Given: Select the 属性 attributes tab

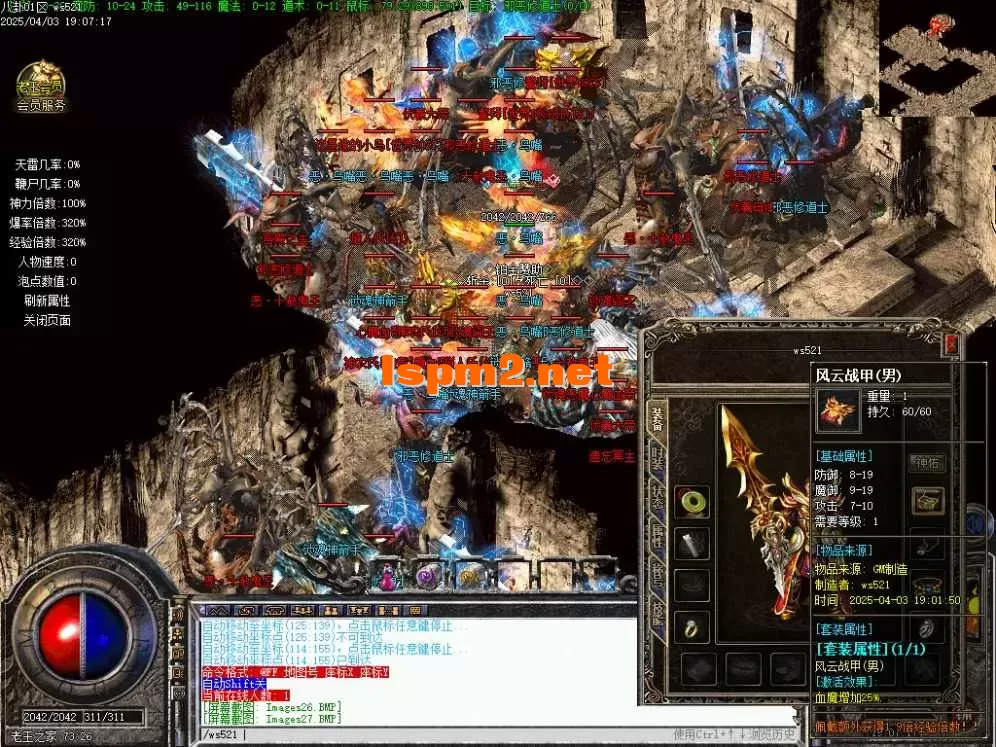Looking at the screenshot, I should click(x=658, y=535).
